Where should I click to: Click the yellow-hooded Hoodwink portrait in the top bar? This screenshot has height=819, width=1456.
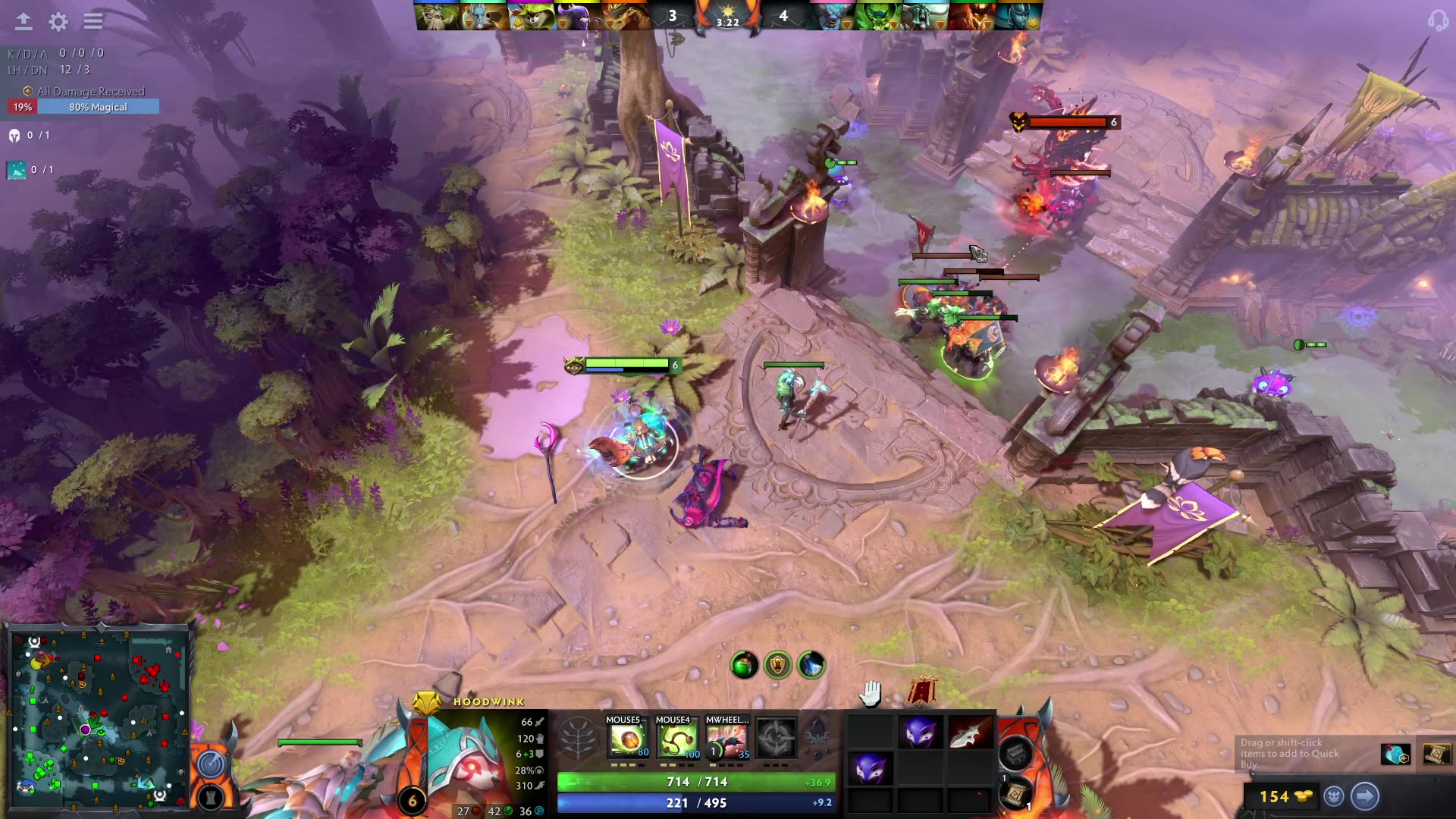click(x=530, y=16)
